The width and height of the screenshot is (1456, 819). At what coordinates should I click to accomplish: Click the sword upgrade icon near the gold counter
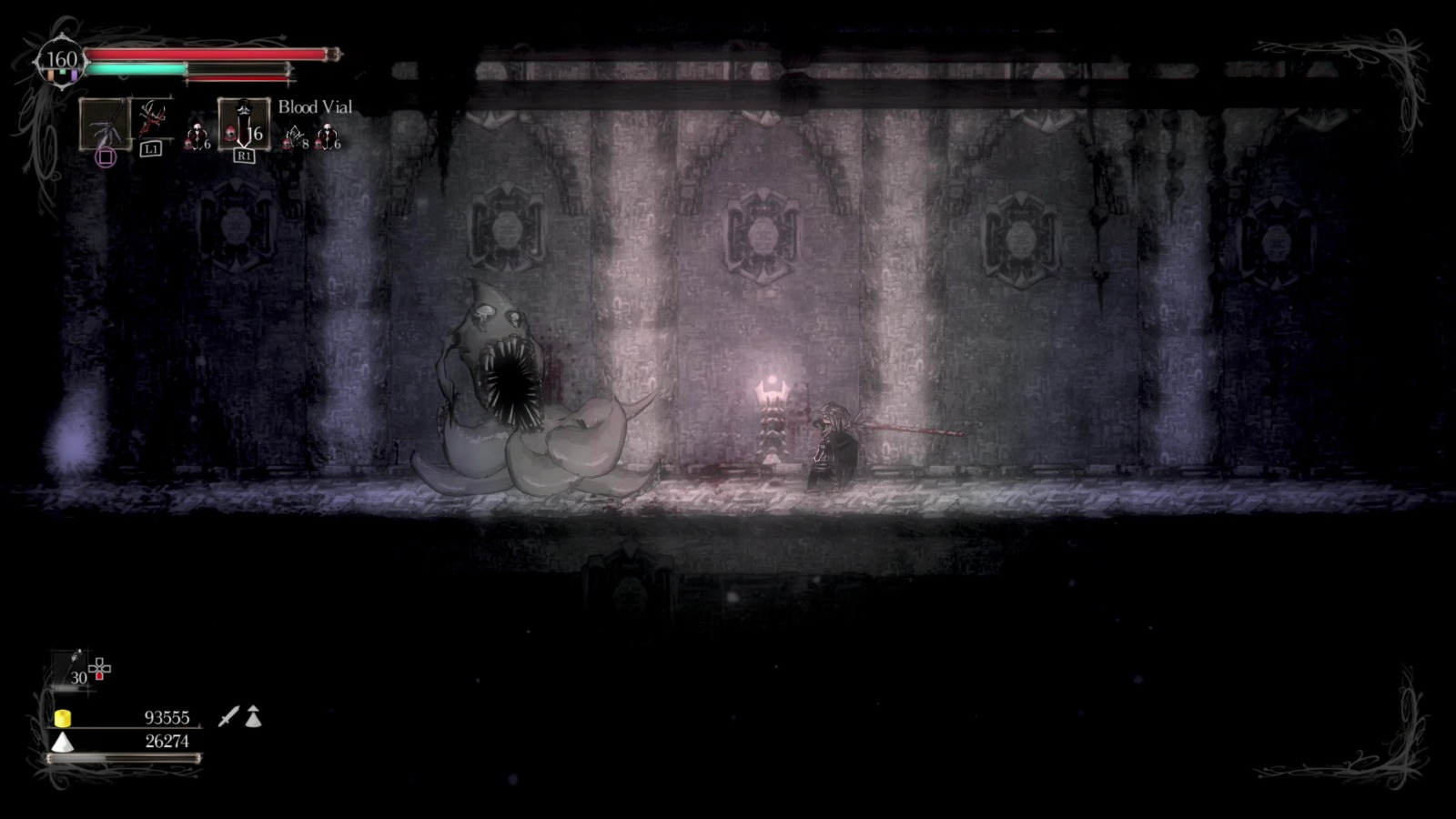[227, 718]
